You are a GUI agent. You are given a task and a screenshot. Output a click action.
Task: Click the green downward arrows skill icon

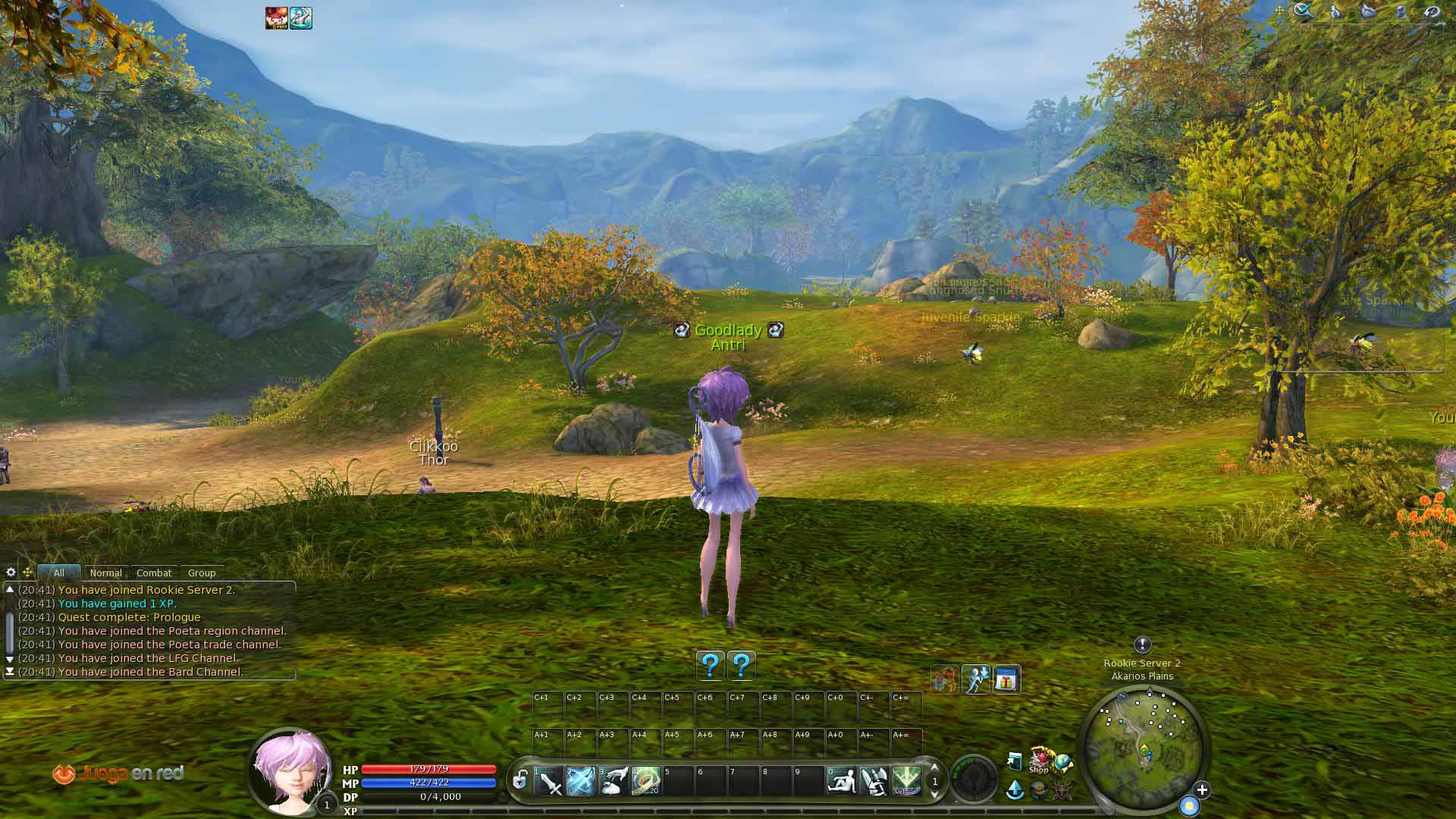pos(906,781)
